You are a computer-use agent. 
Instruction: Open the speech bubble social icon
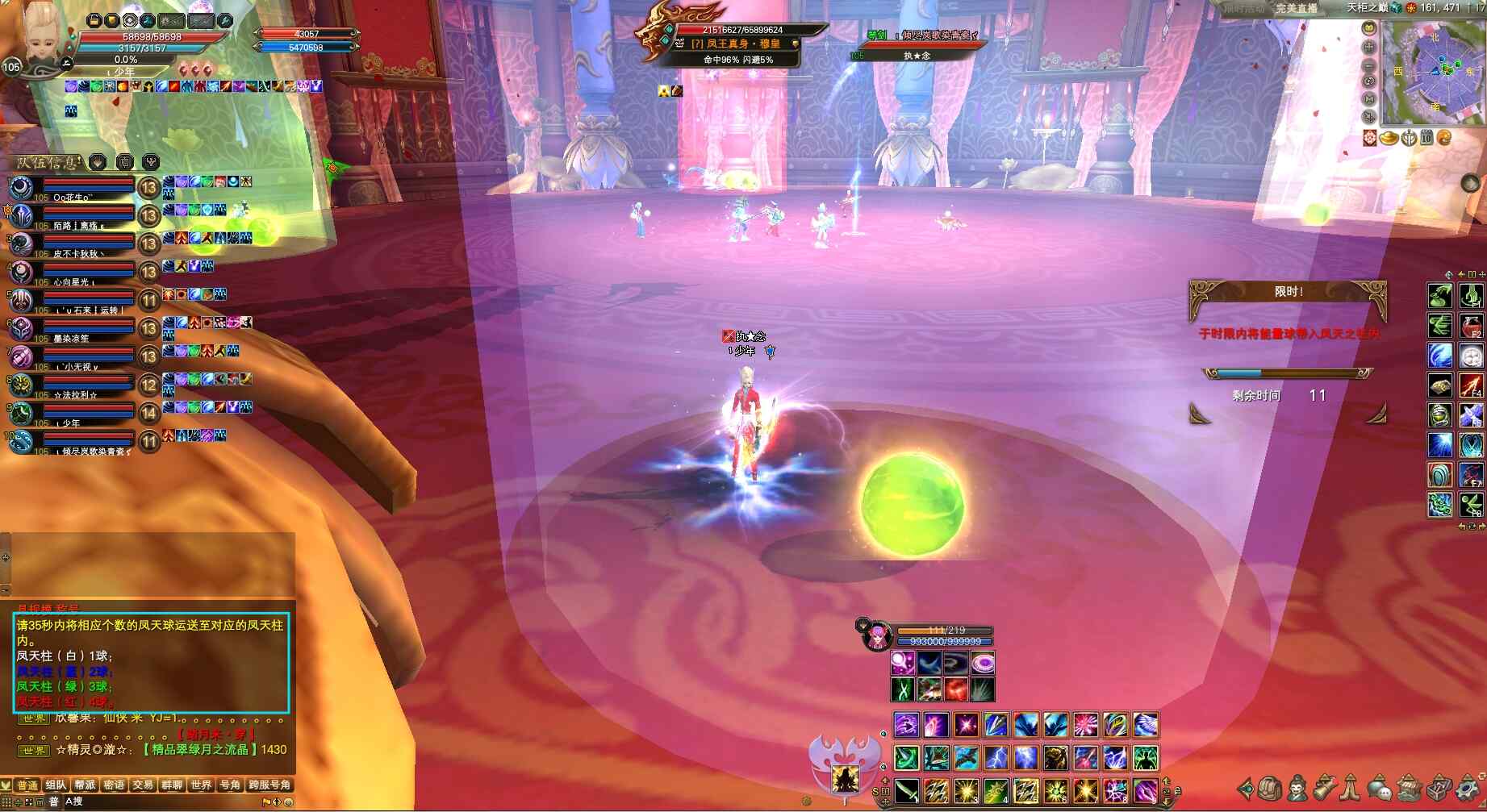coord(1380,788)
